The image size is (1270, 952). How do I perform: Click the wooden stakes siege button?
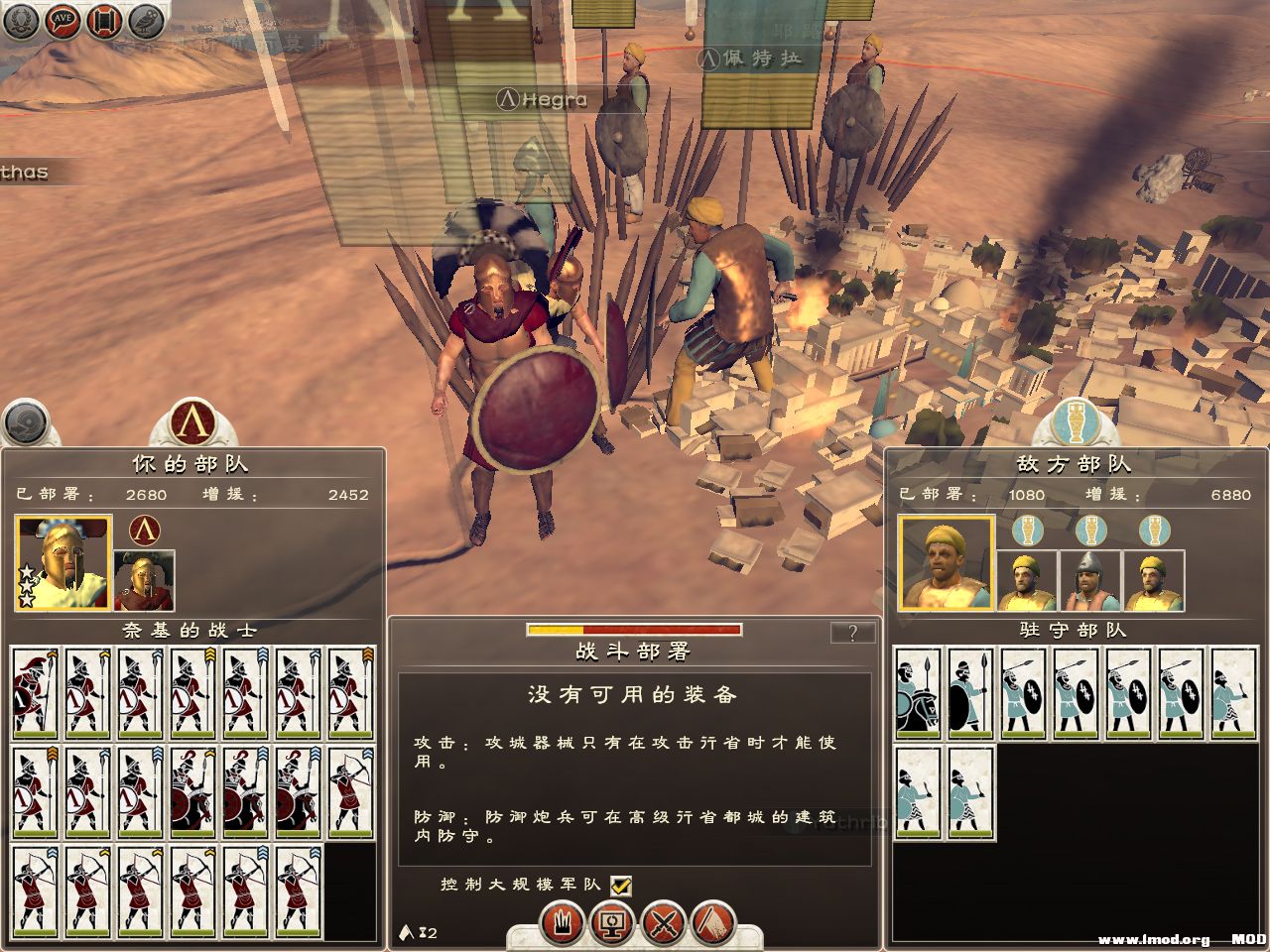point(561,924)
